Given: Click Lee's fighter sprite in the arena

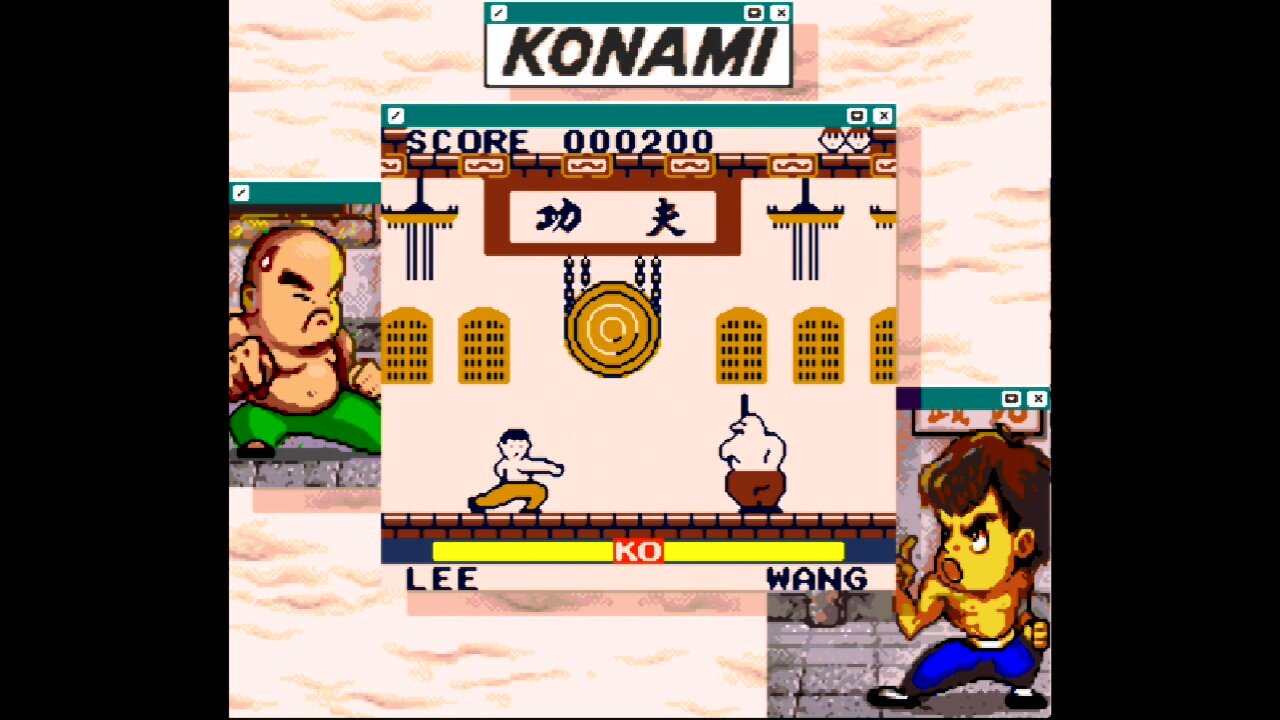Looking at the screenshot, I should [515, 470].
